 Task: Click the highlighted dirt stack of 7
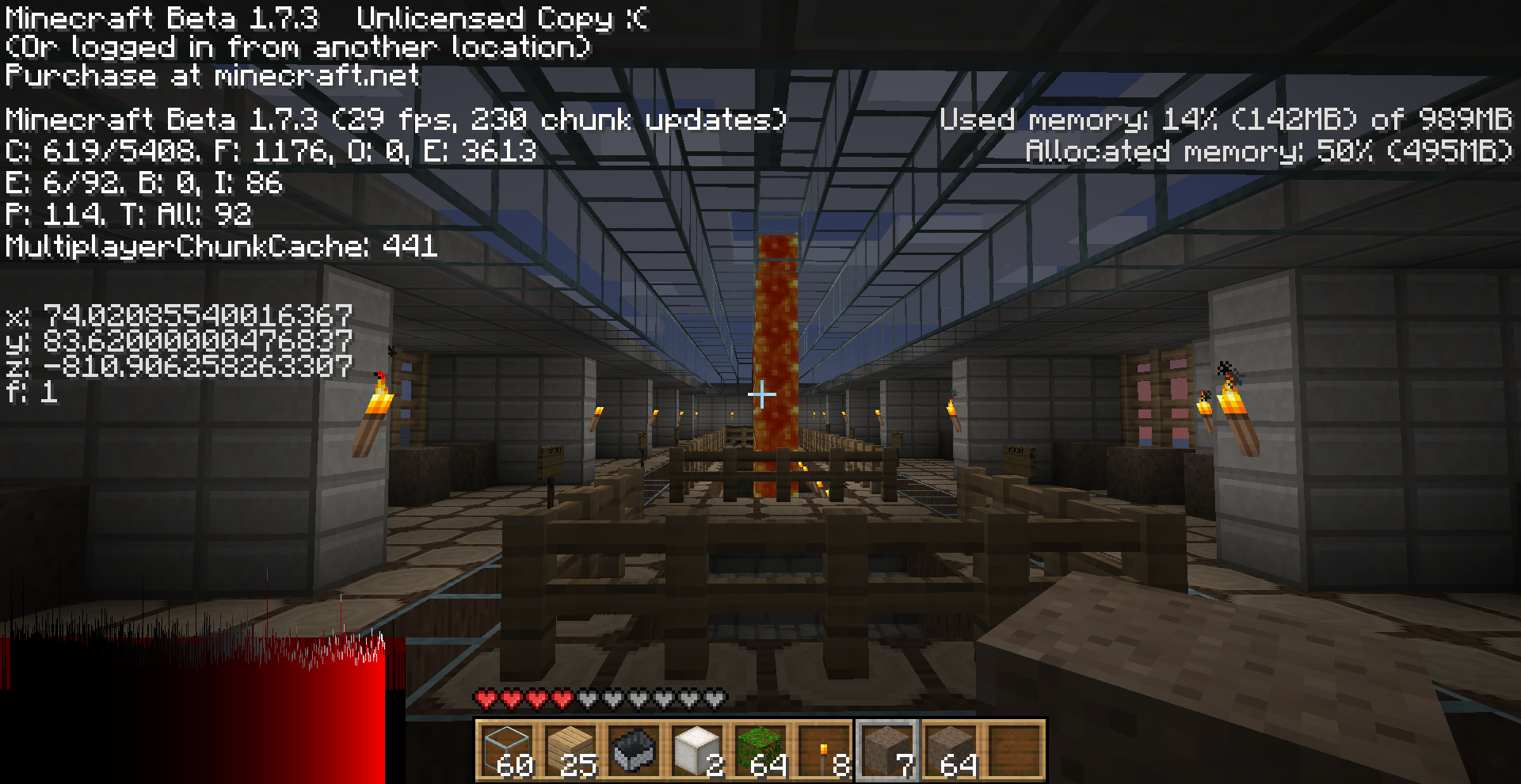(887, 750)
